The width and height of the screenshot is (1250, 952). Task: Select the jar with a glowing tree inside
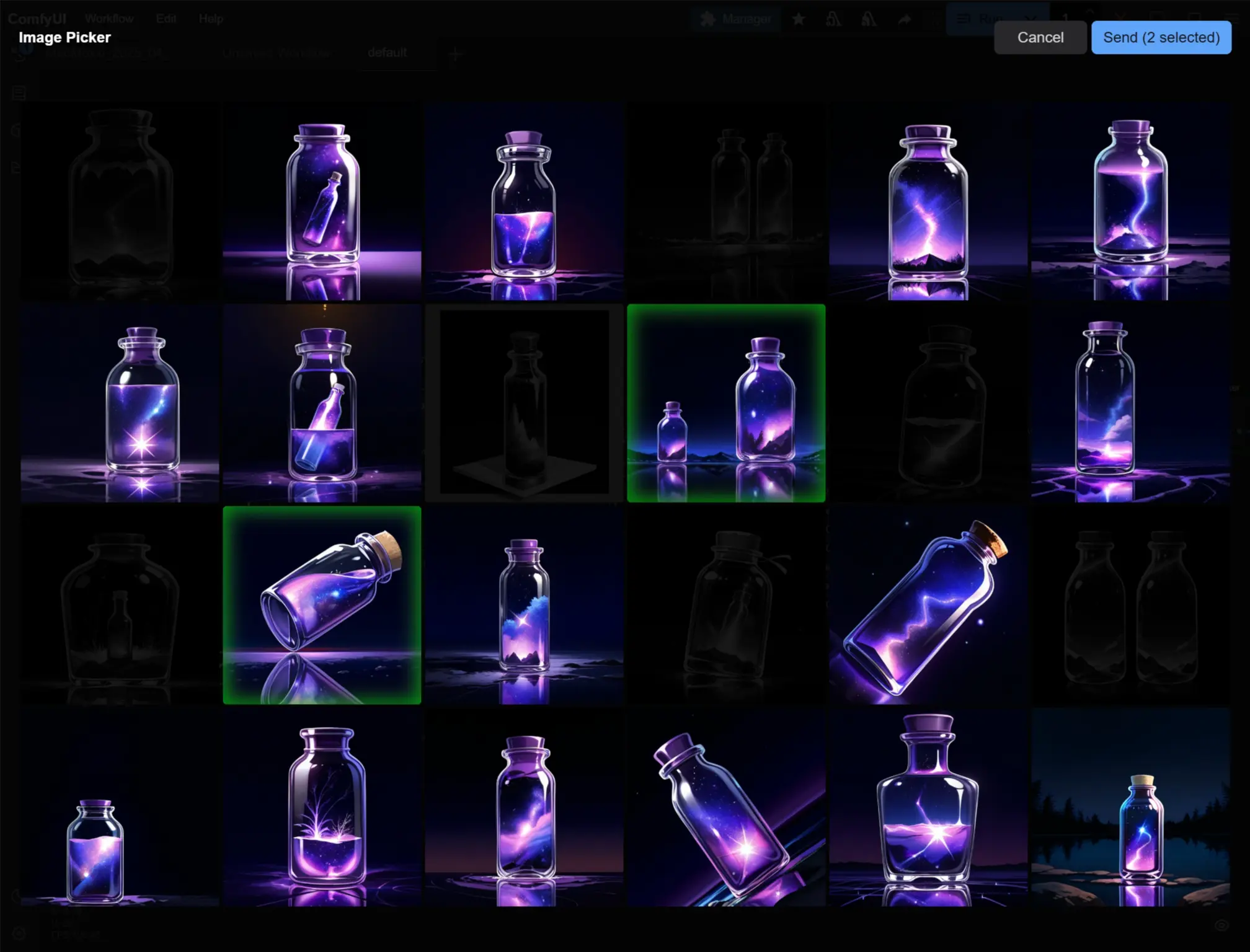coord(322,807)
